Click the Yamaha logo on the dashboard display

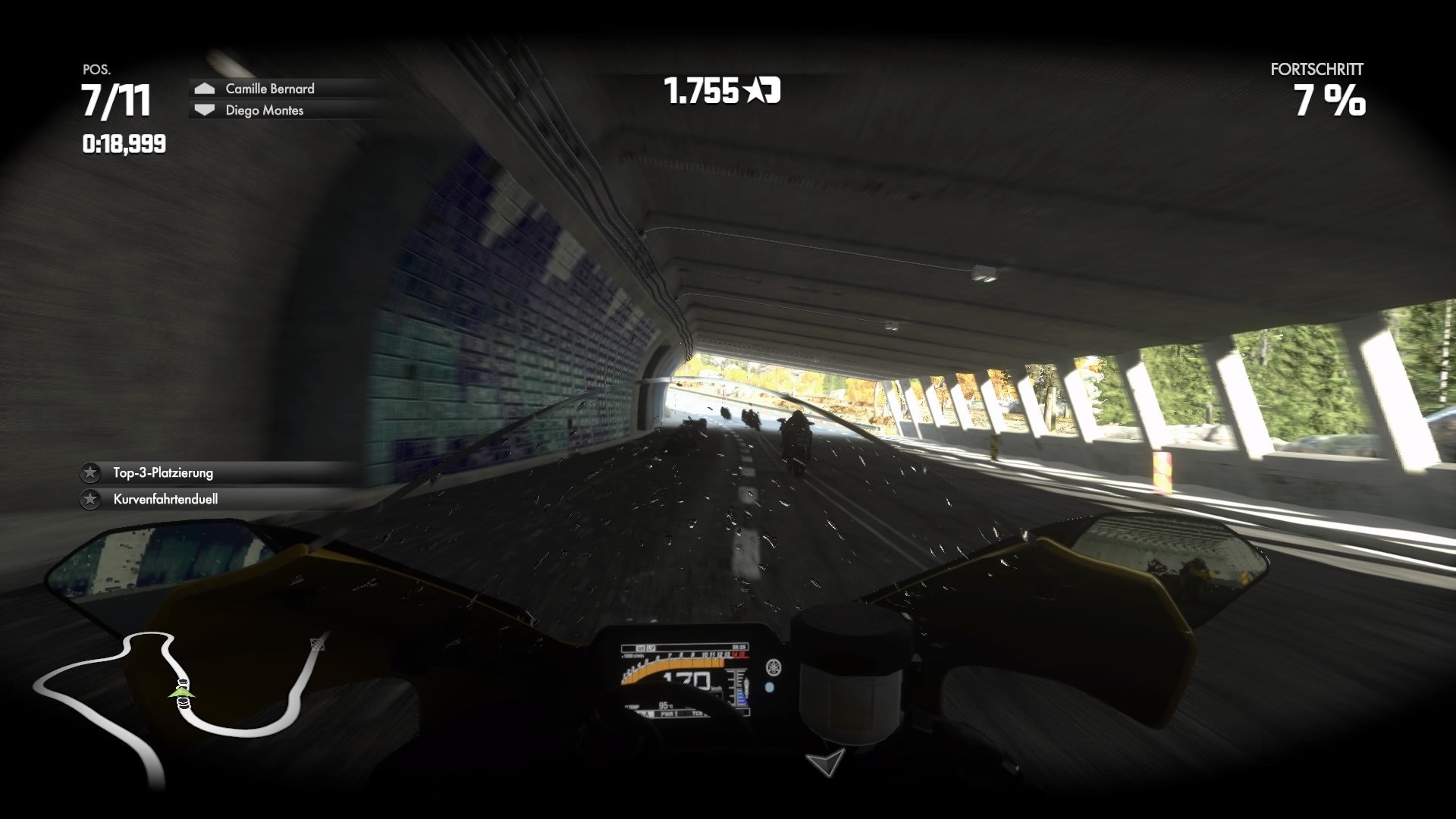click(775, 667)
